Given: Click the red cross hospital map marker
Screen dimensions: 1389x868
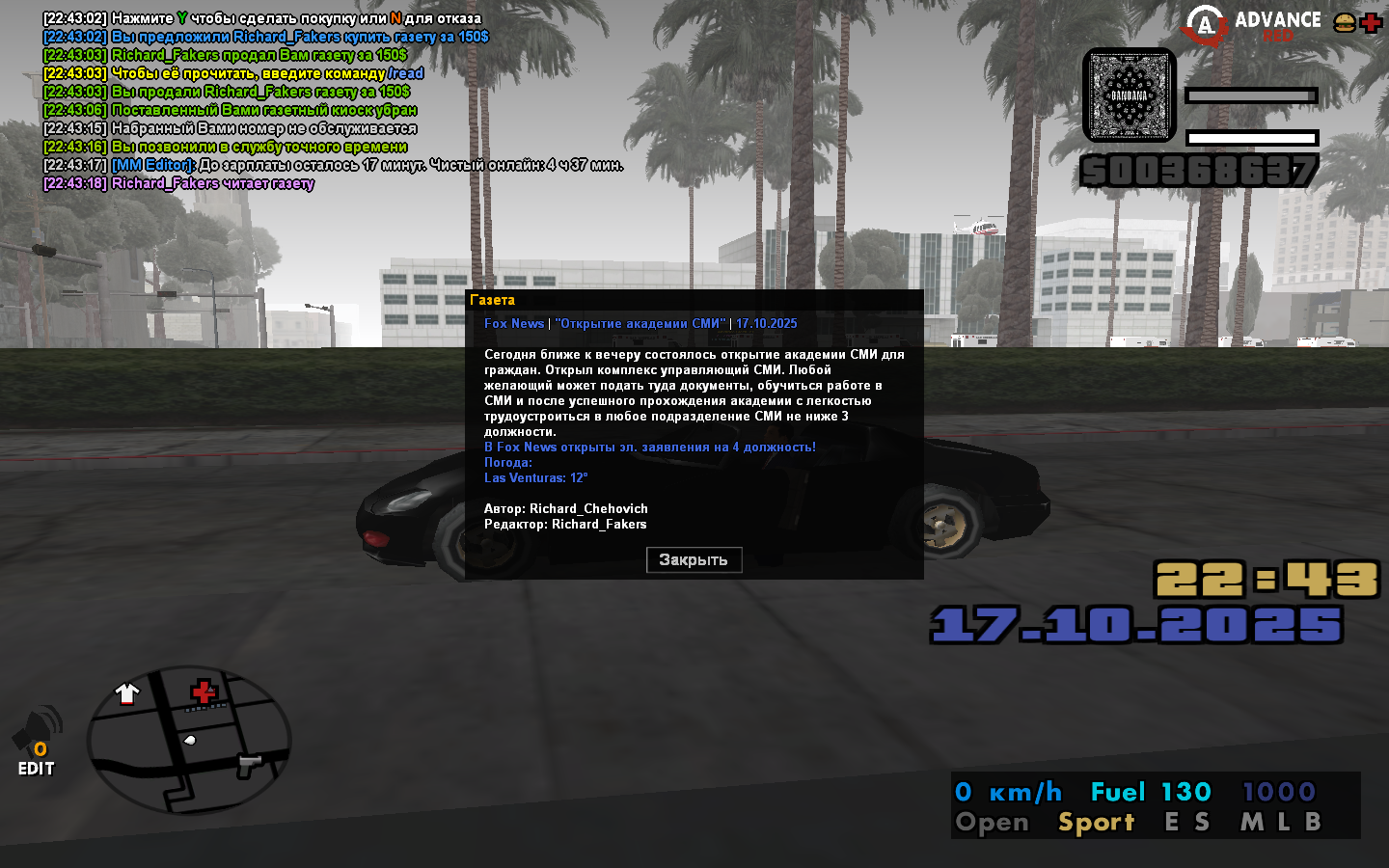Looking at the screenshot, I should click(x=204, y=692).
